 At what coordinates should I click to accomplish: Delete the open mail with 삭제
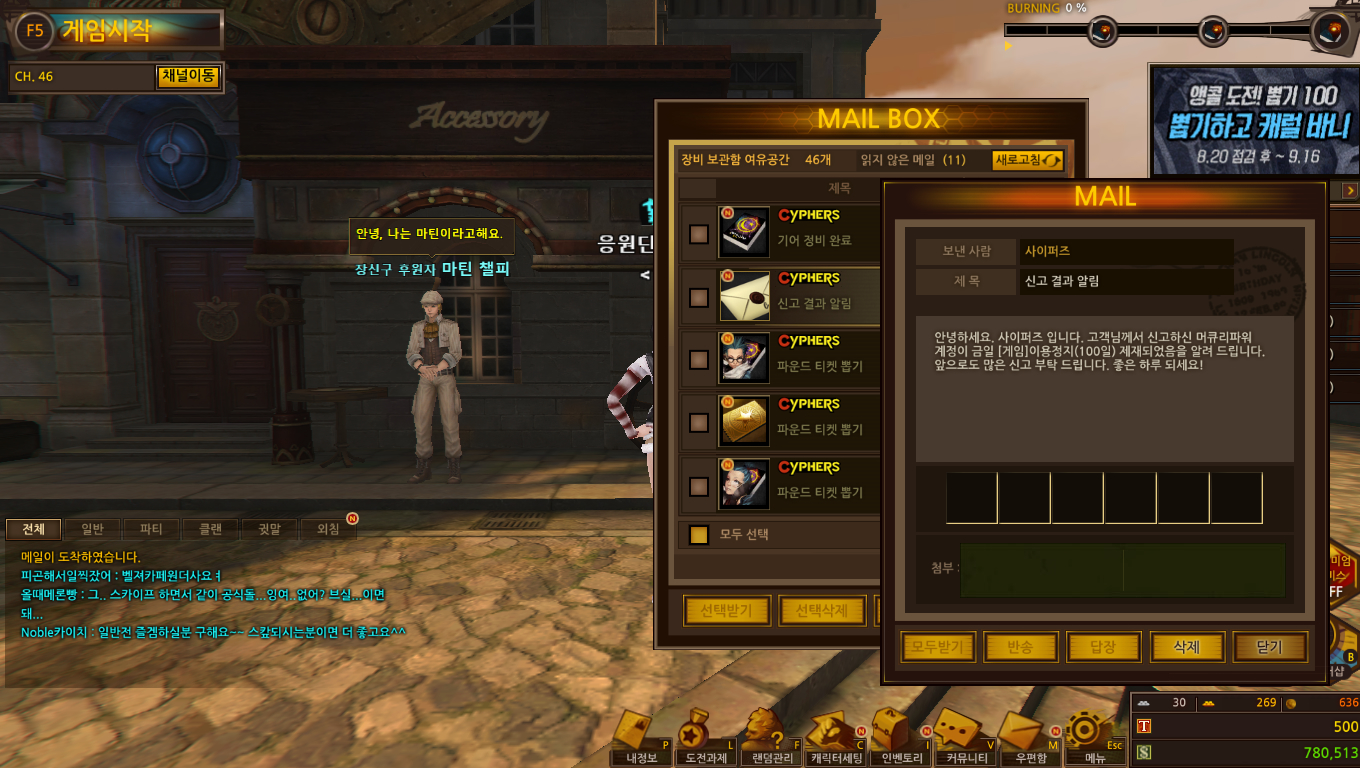1186,648
